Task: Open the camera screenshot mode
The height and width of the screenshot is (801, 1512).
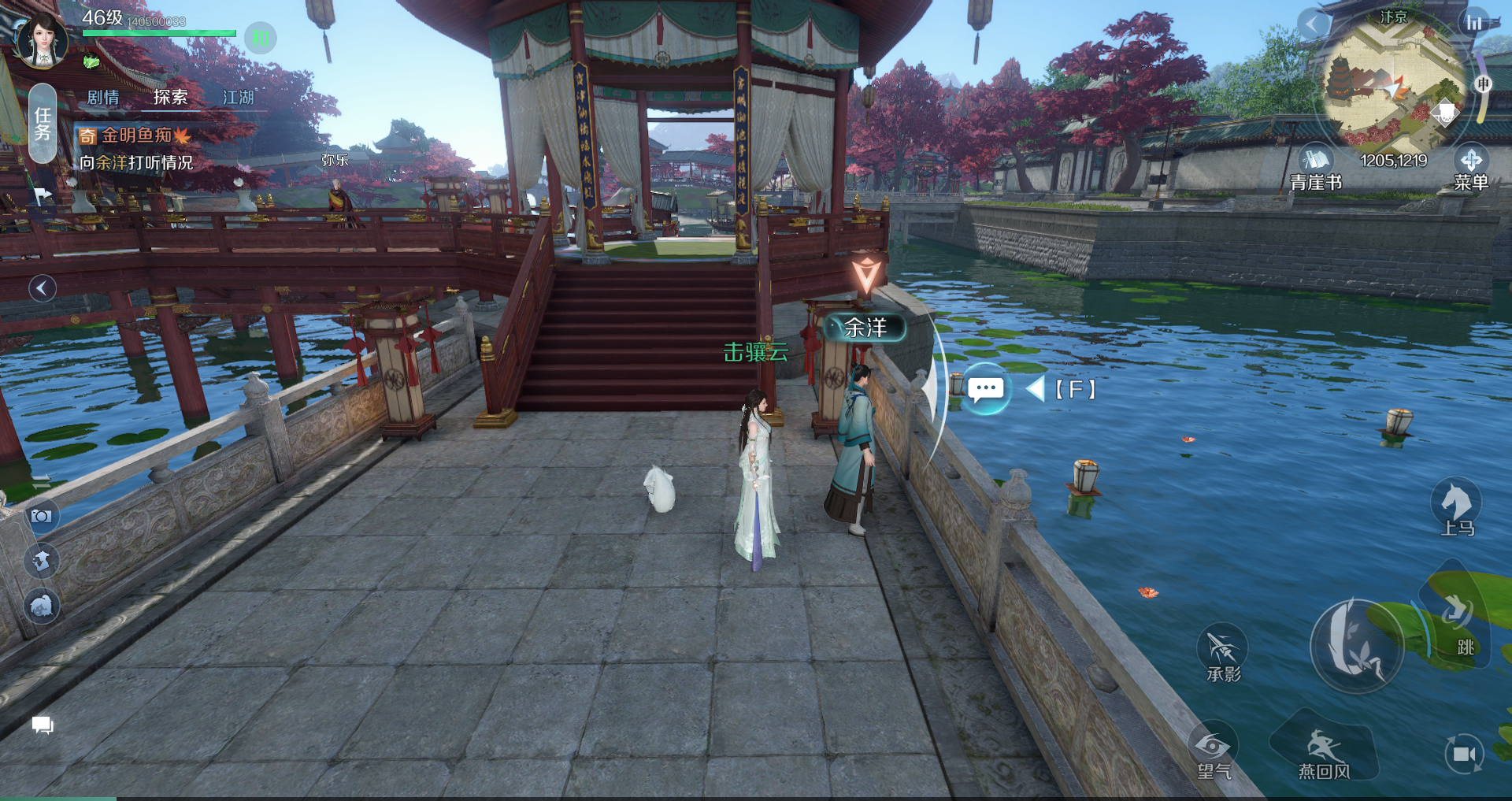Action: (42, 517)
